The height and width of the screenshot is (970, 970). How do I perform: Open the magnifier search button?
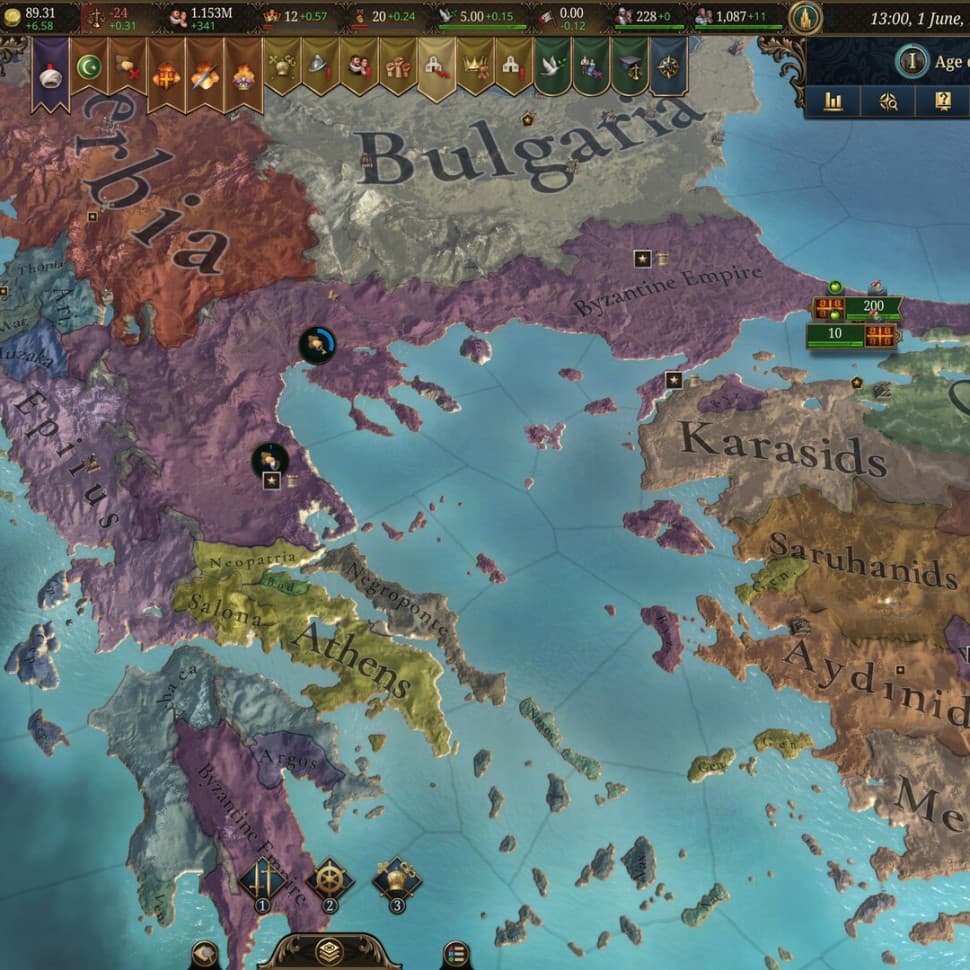pyautogui.click(x=888, y=101)
